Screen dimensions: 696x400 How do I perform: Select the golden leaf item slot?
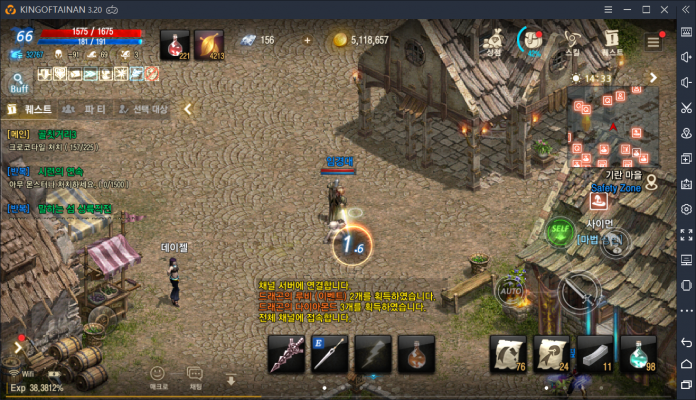pyautogui.click(x=209, y=44)
